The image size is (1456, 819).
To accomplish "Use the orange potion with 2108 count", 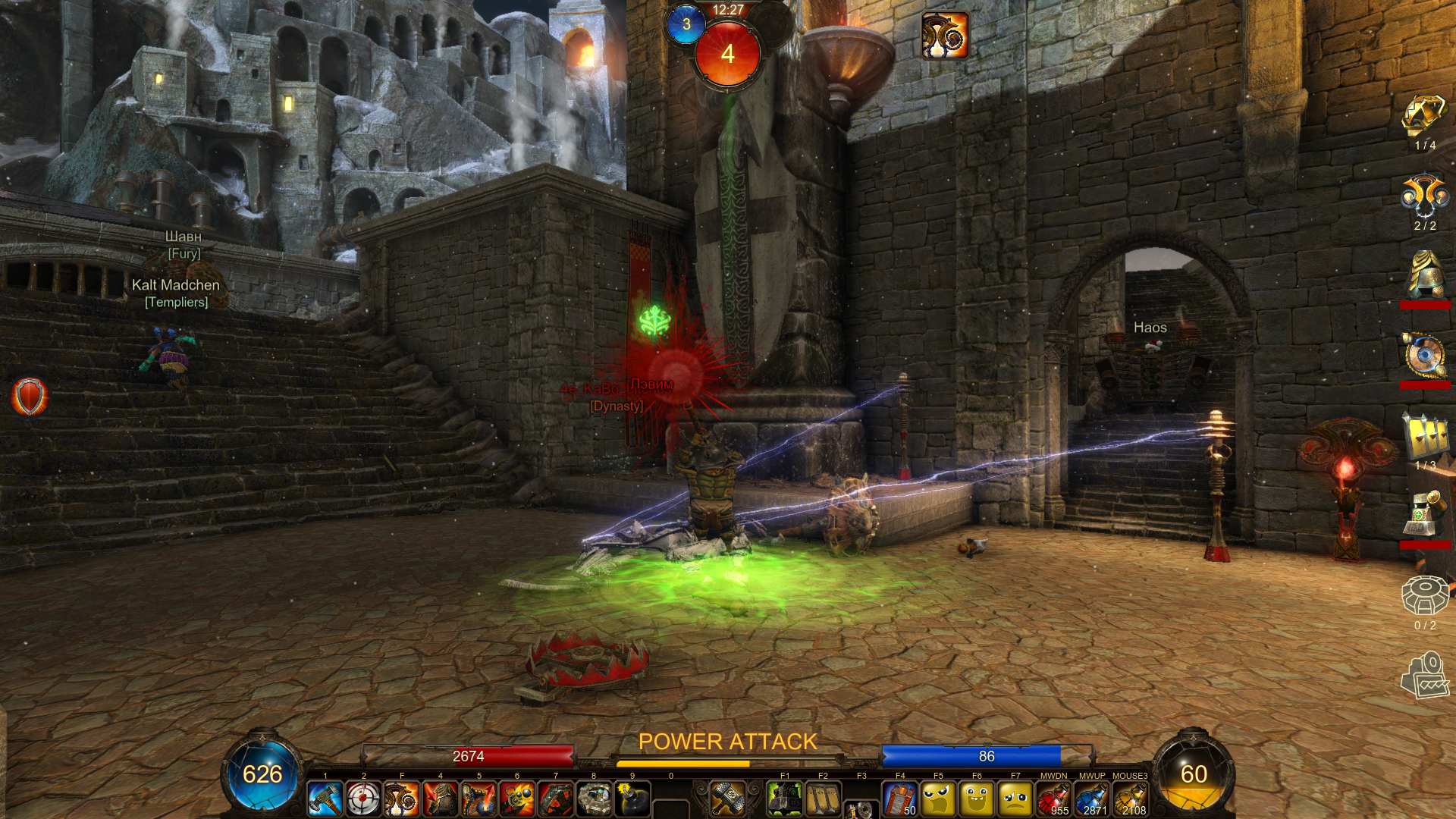I will click(x=1130, y=799).
